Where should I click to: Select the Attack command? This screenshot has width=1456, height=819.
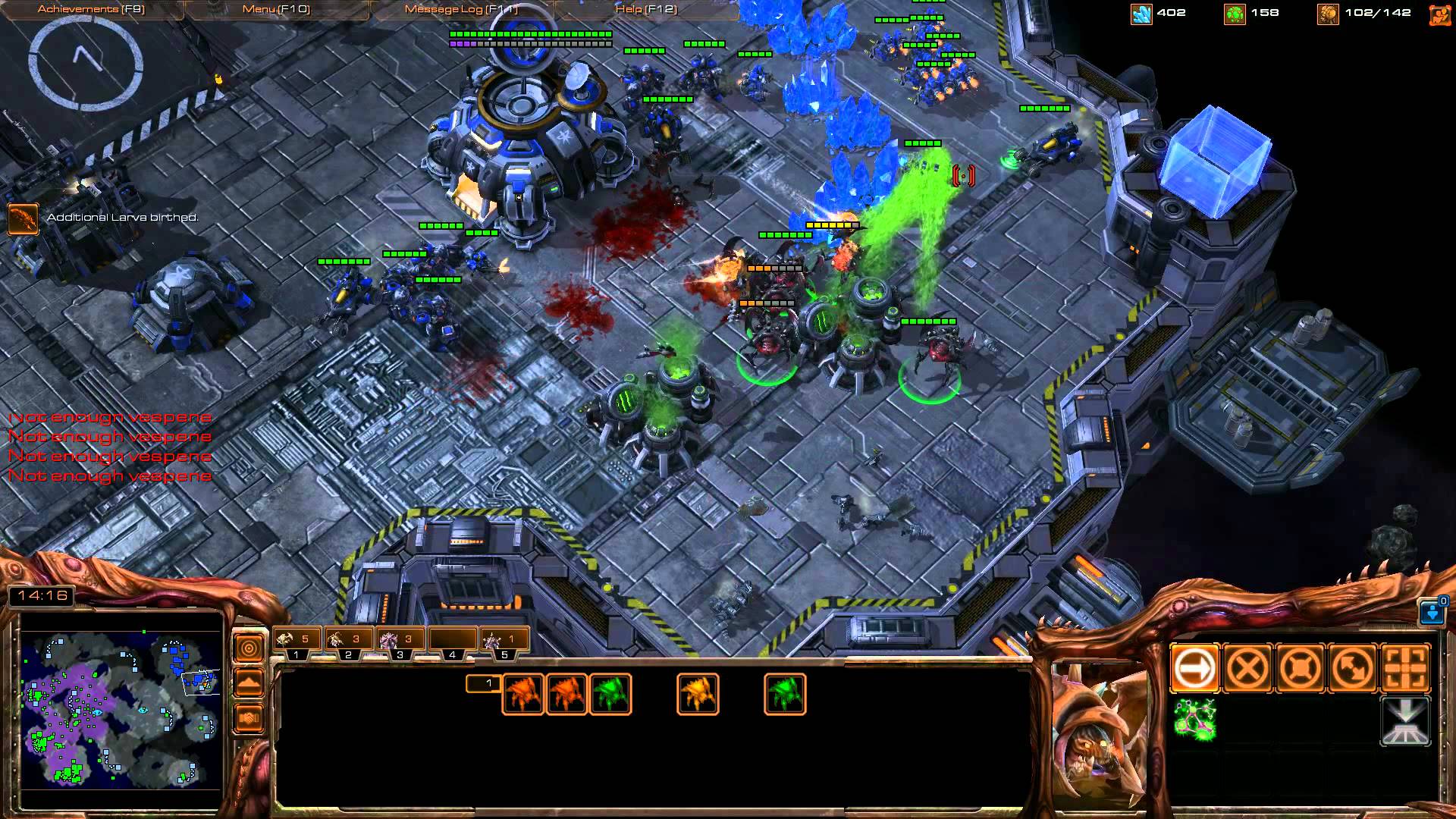click(x=1406, y=669)
